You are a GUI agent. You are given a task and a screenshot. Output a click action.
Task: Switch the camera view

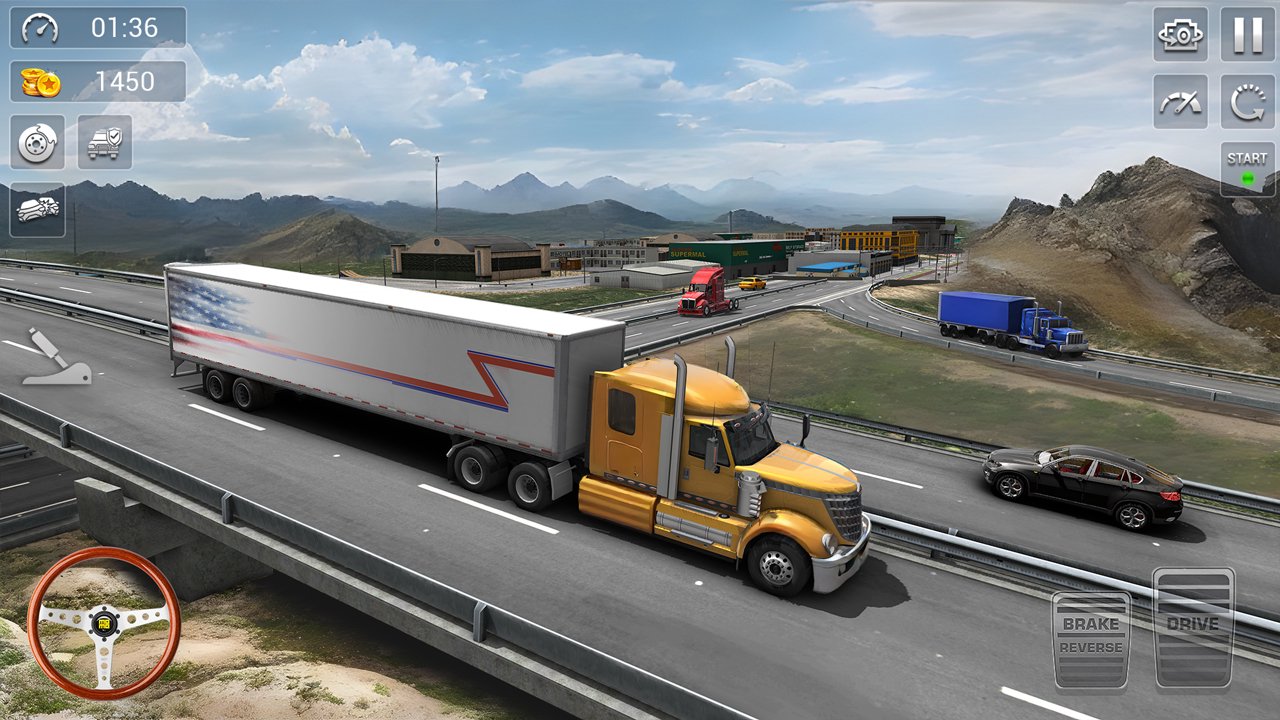1180,34
